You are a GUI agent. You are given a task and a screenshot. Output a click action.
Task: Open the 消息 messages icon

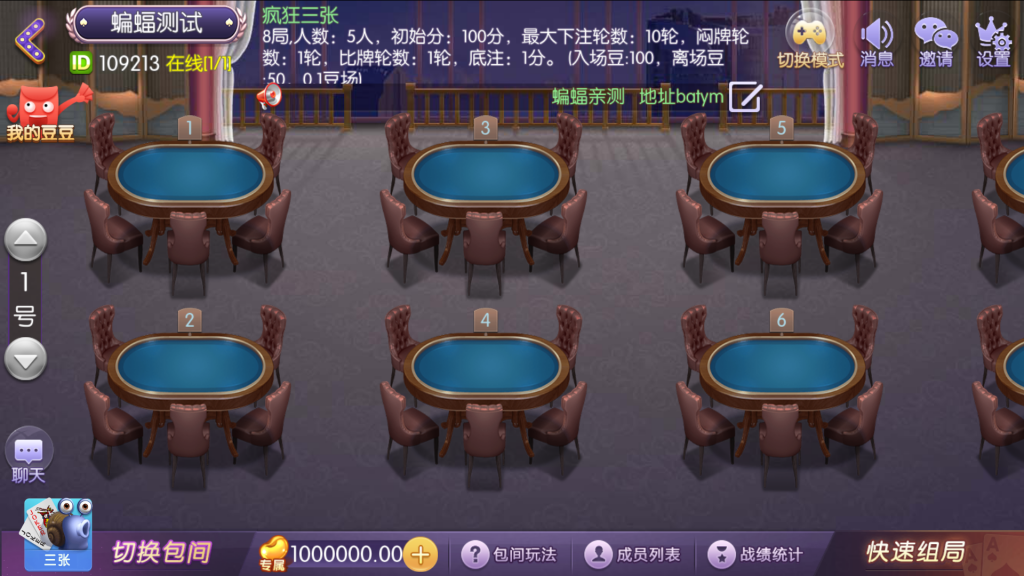876,40
